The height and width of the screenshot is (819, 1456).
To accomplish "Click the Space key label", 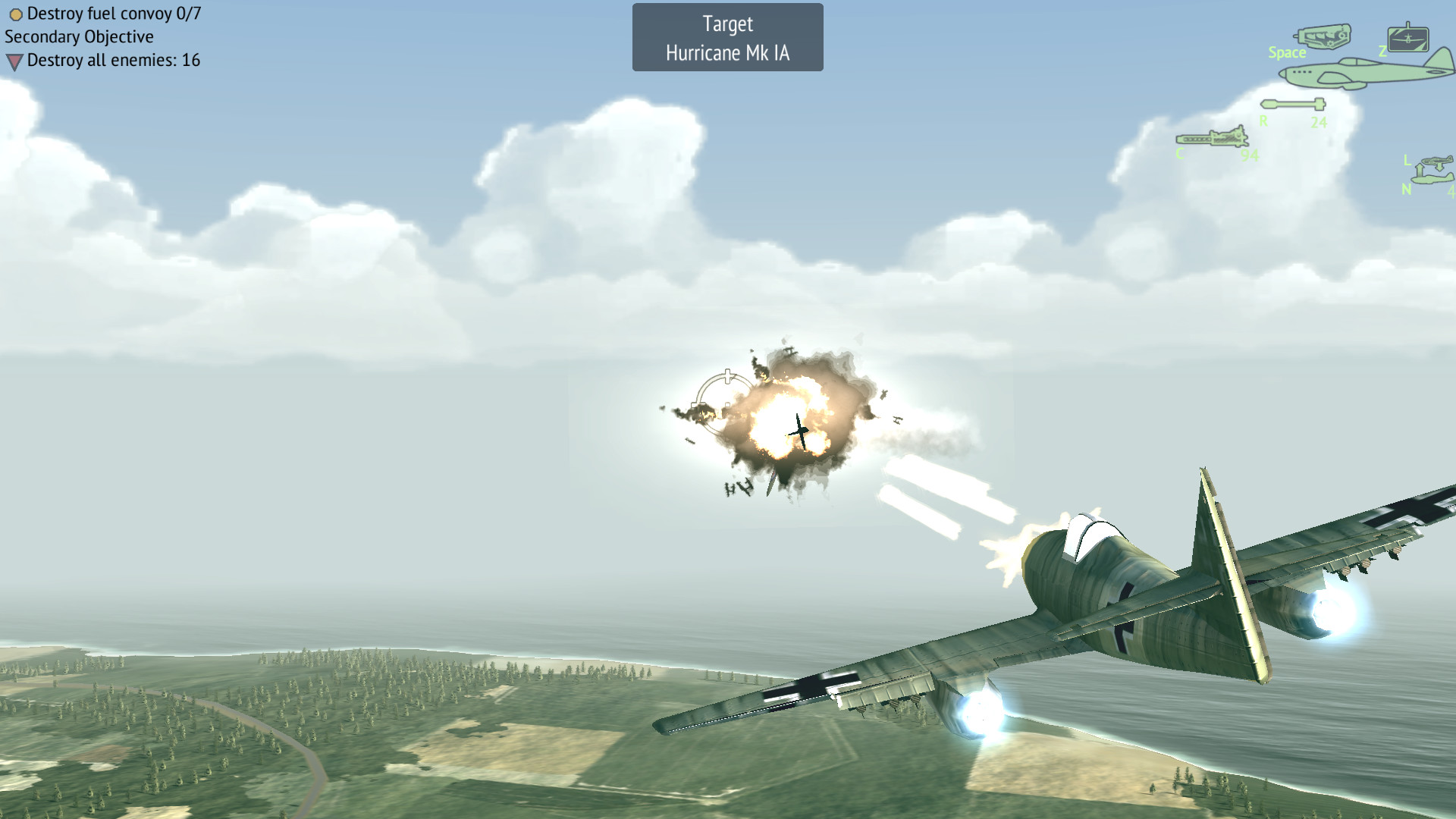I will pos(1287,52).
